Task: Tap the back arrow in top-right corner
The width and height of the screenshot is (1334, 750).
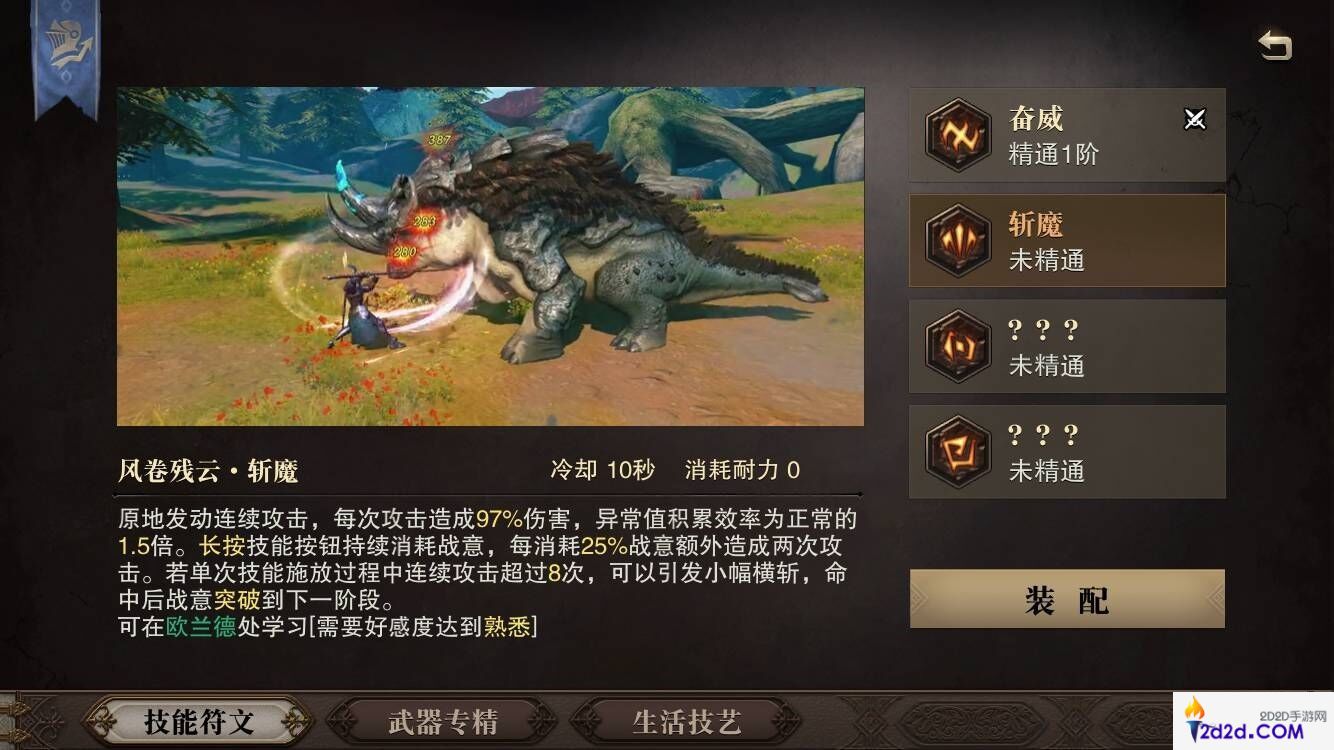Action: [1275, 42]
